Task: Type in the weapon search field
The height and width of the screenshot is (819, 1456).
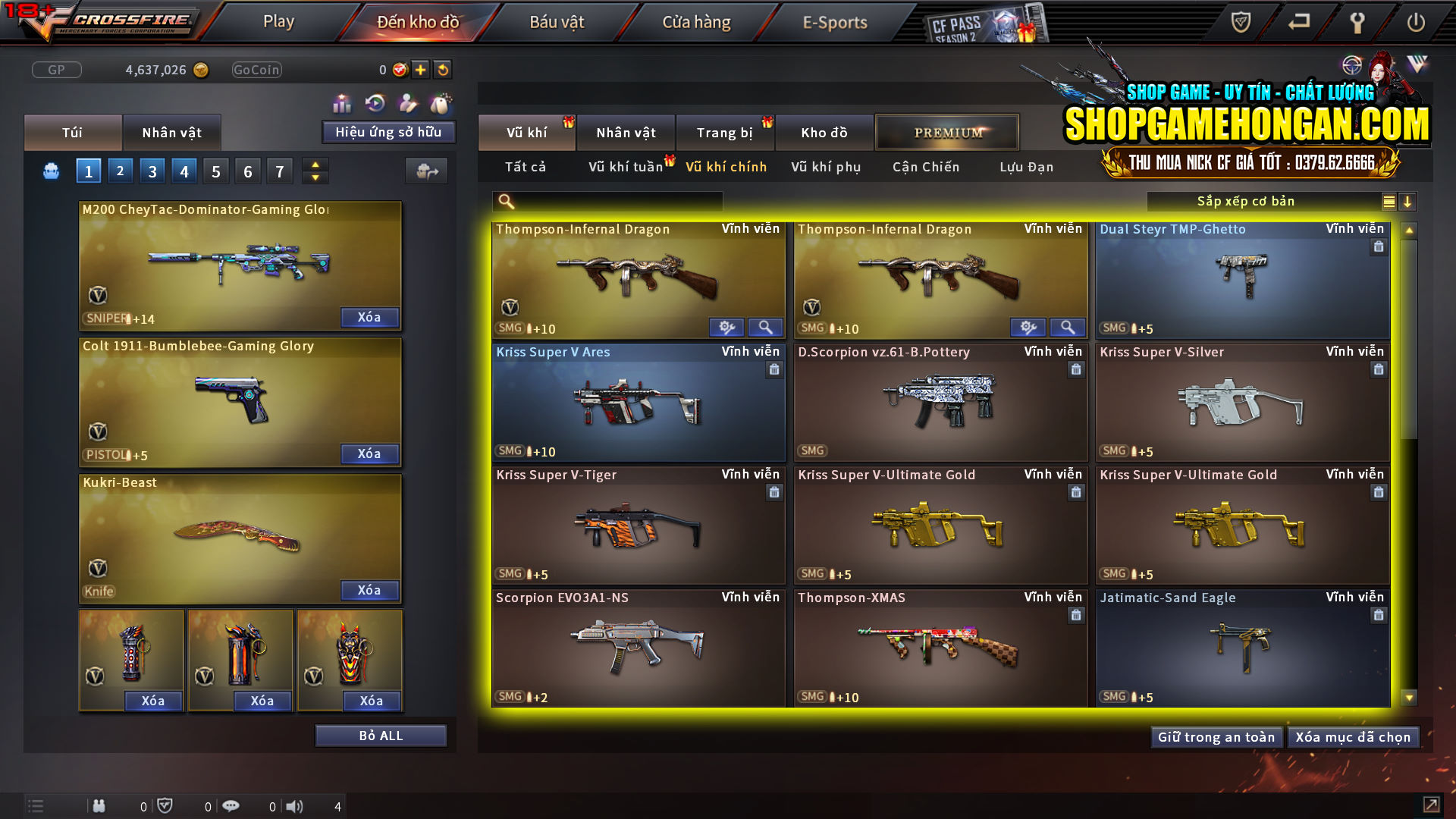Action: point(607,201)
